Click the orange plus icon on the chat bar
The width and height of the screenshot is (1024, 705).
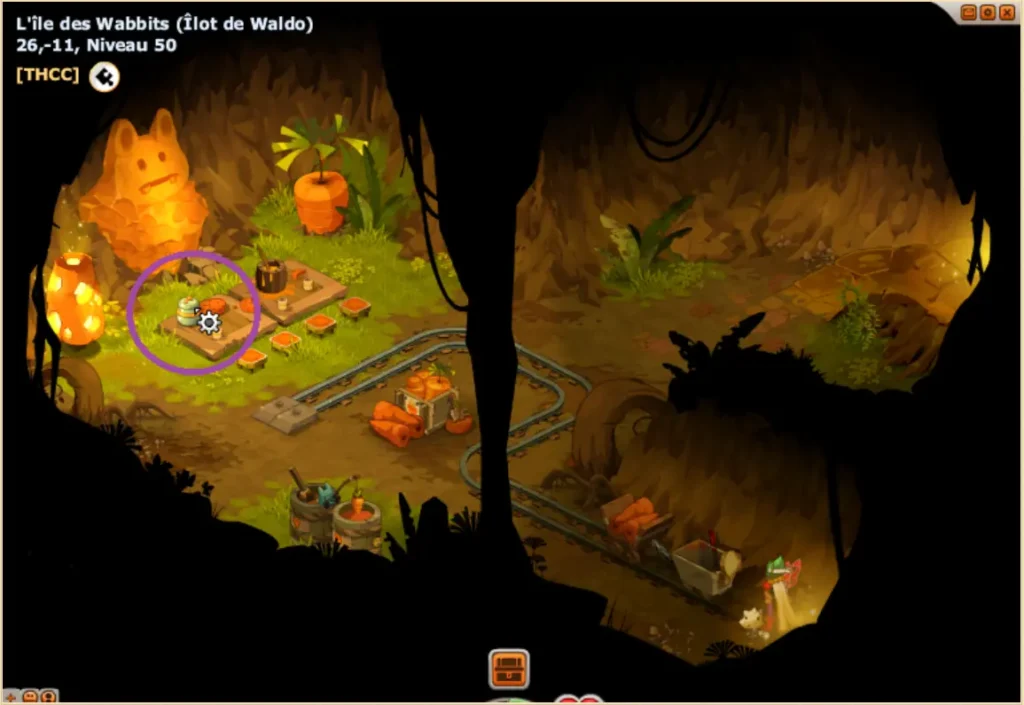[11, 696]
